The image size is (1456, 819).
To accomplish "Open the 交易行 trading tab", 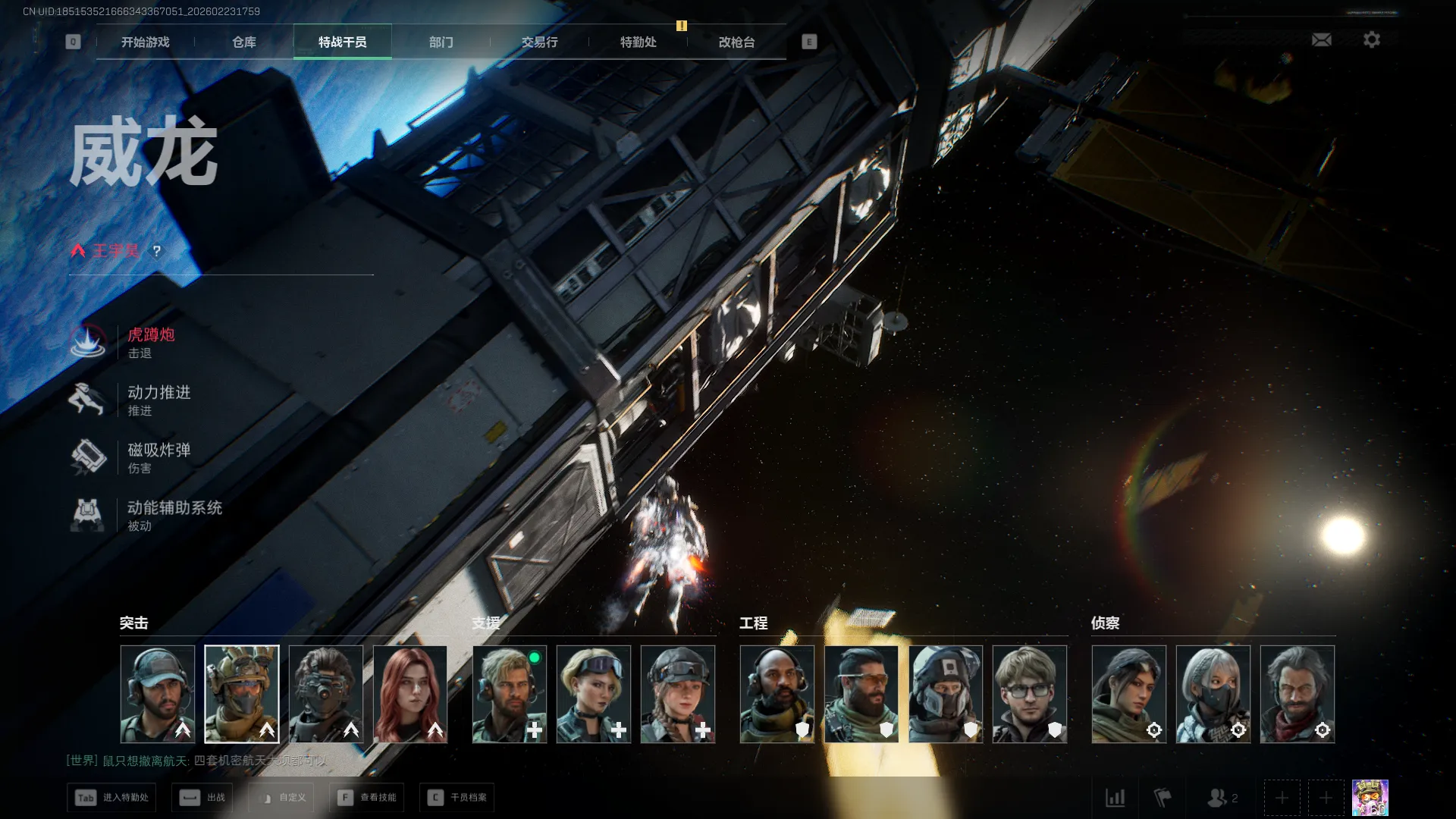I will coord(539,42).
